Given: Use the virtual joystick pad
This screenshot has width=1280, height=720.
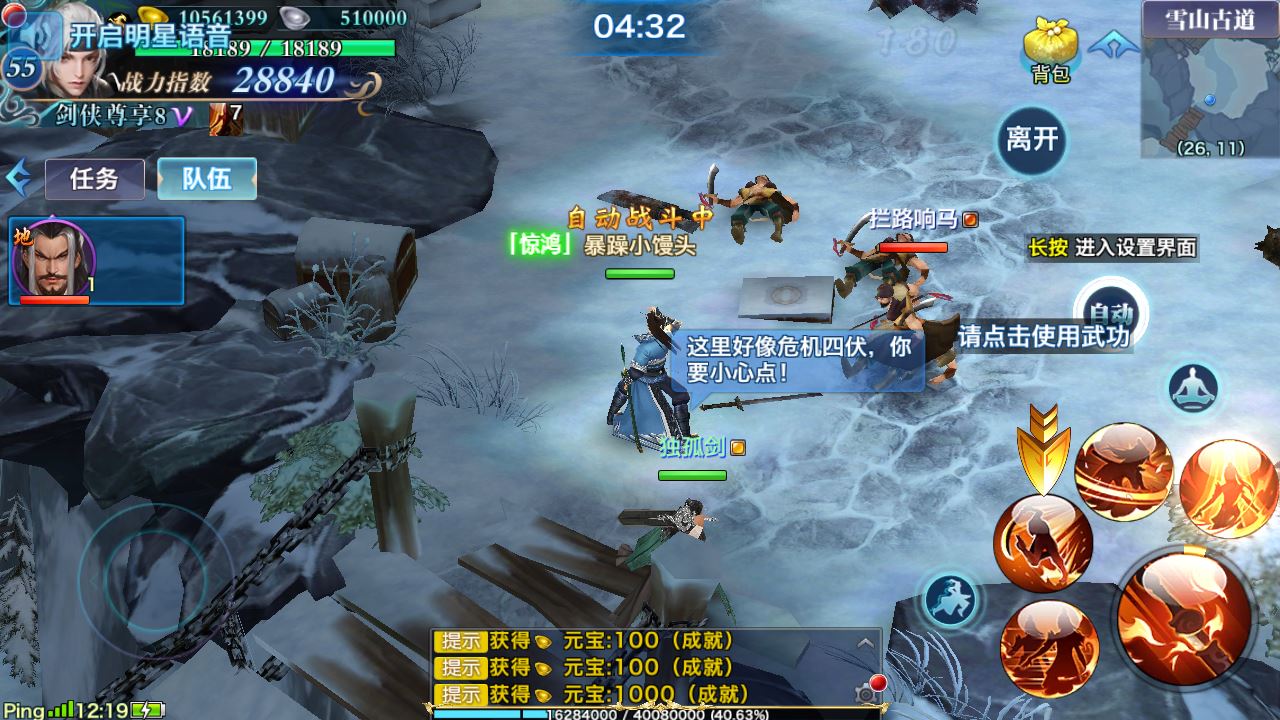Looking at the screenshot, I should tap(156, 578).
